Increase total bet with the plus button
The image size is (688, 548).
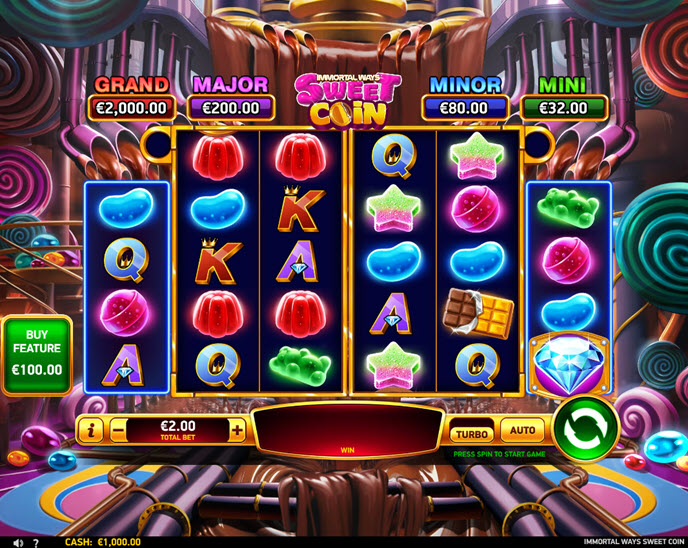pos(237,431)
